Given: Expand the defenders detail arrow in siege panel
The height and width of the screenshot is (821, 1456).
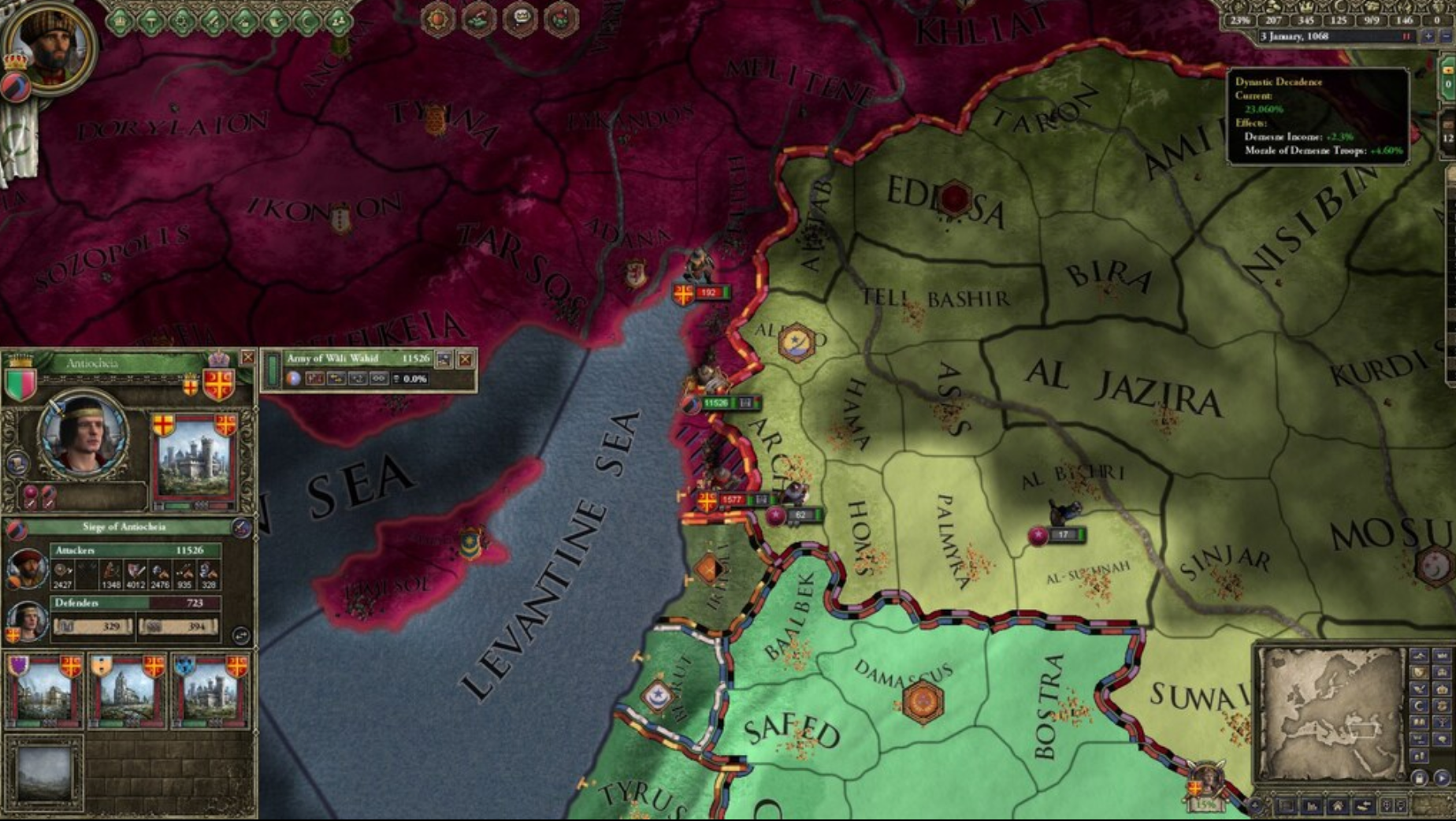Looking at the screenshot, I should point(242,634).
